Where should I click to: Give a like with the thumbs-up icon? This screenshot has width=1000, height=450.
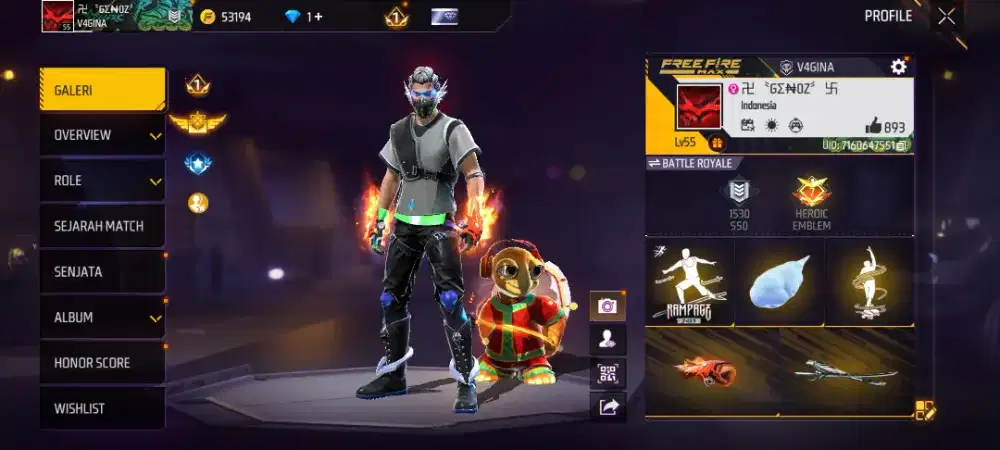tap(873, 127)
